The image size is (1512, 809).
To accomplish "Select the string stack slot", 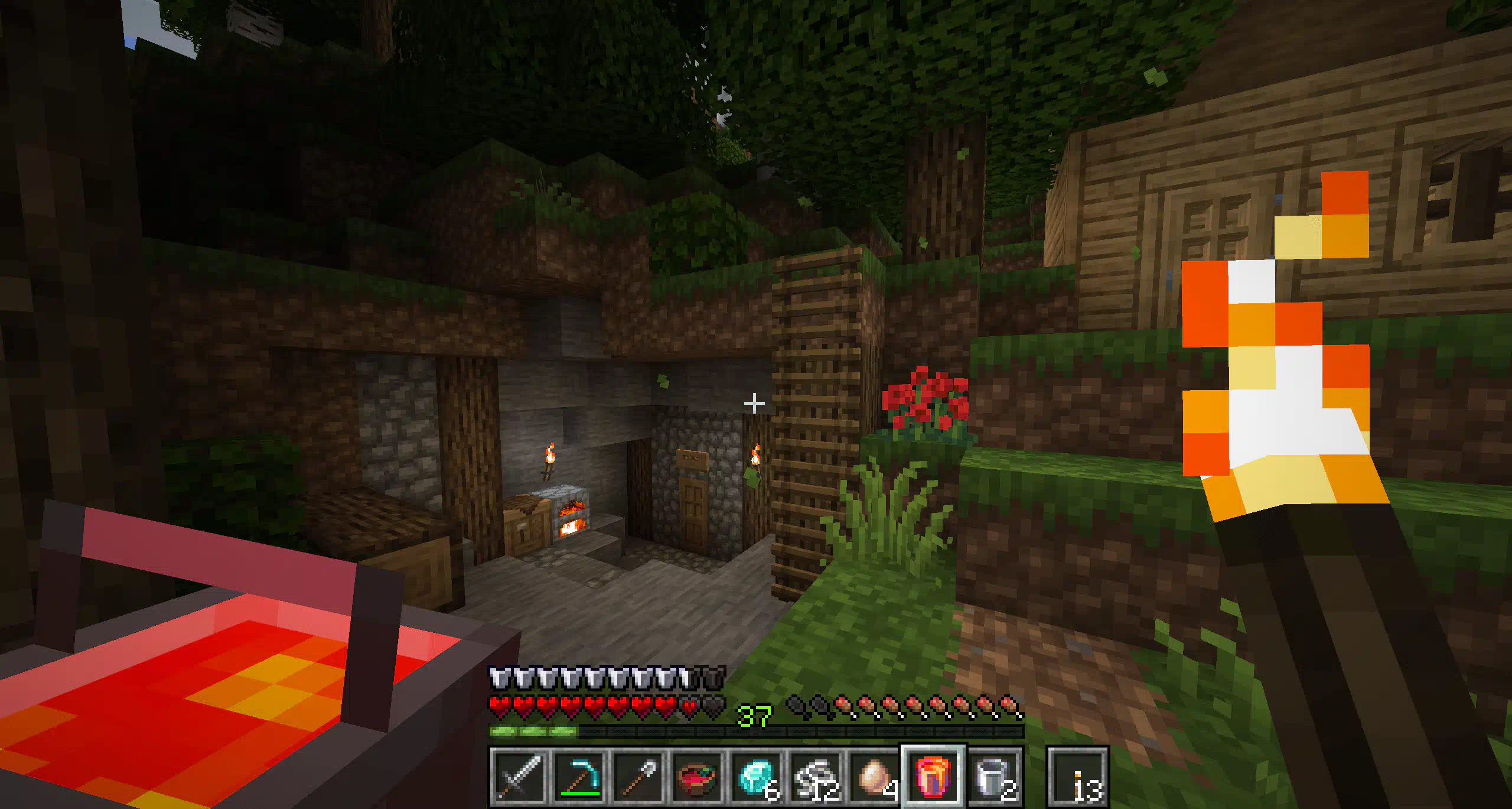I will tap(816, 776).
